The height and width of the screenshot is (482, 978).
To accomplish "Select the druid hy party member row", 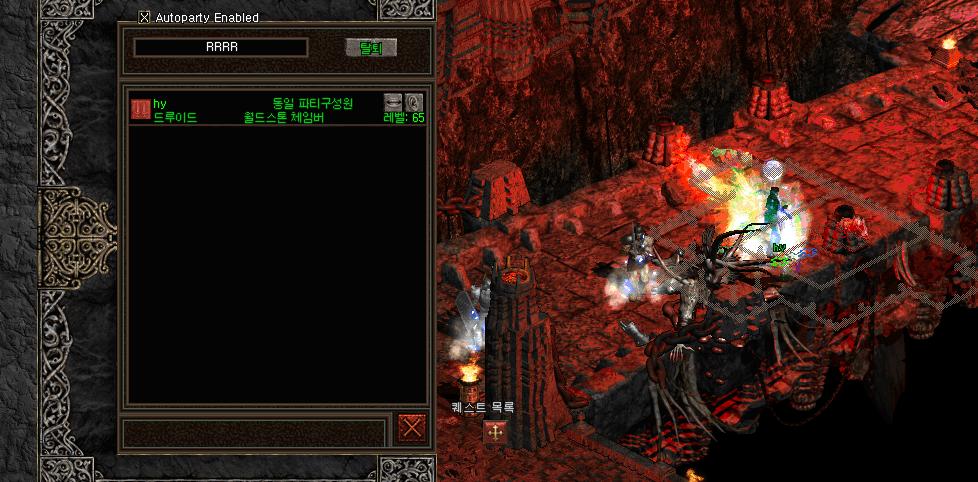I will pyautogui.click(x=260, y=110).
